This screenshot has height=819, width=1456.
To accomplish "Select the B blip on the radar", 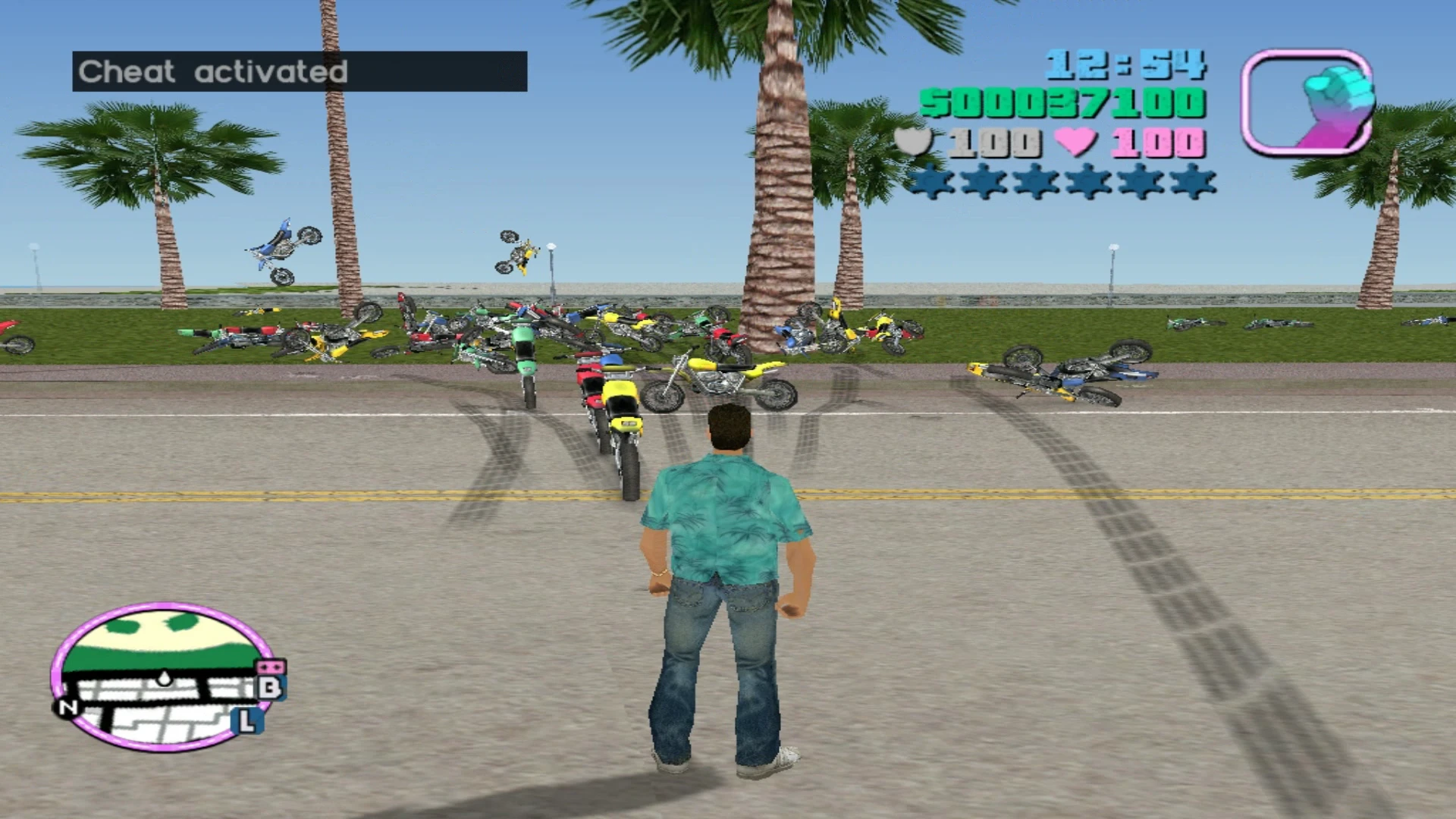I will tap(271, 688).
